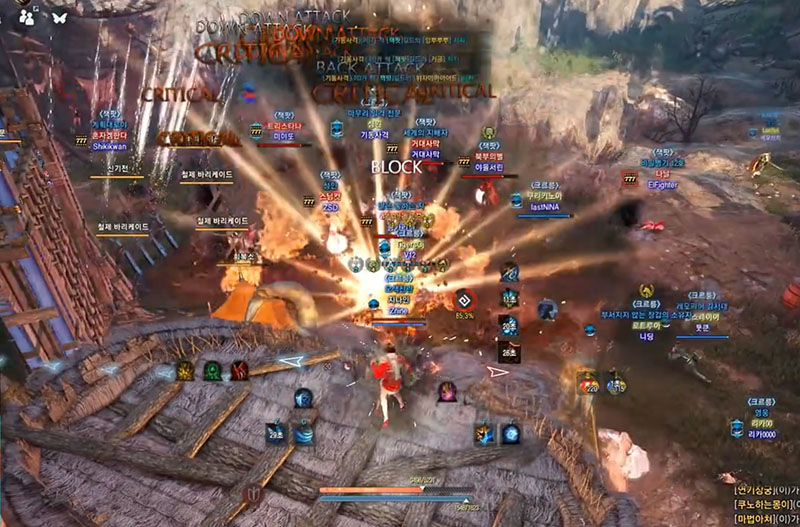Activate the pink flame skill icon
The image size is (800, 527).
click(447, 390)
